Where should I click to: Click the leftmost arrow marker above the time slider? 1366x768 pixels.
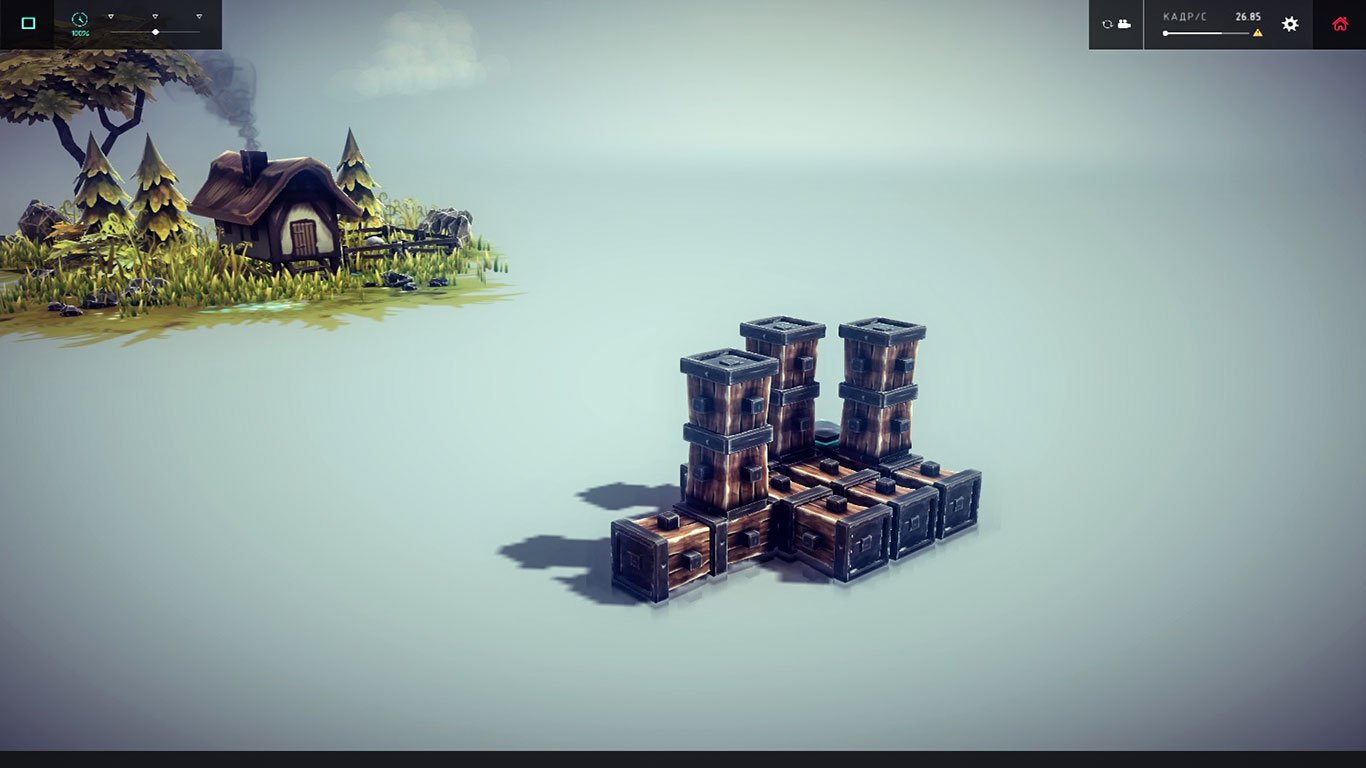pyautogui.click(x=110, y=16)
